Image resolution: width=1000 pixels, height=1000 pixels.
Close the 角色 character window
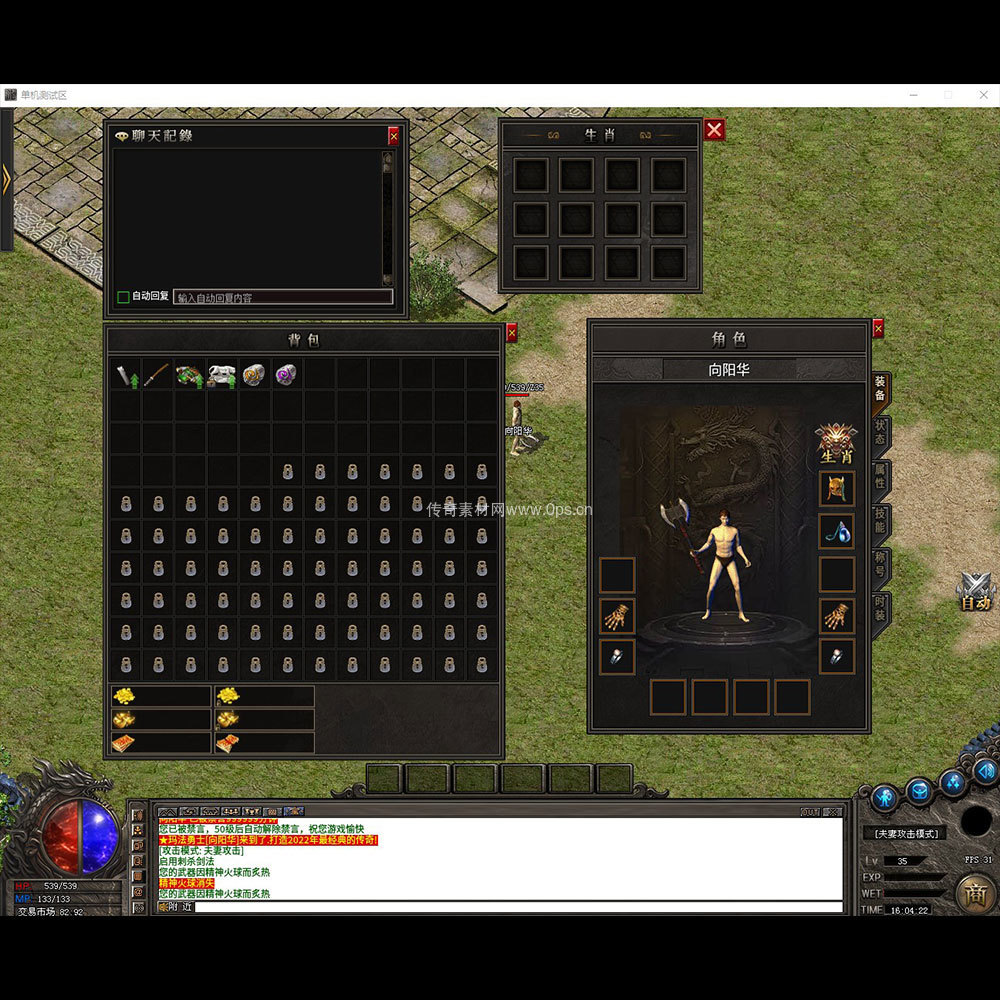coord(878,328)
